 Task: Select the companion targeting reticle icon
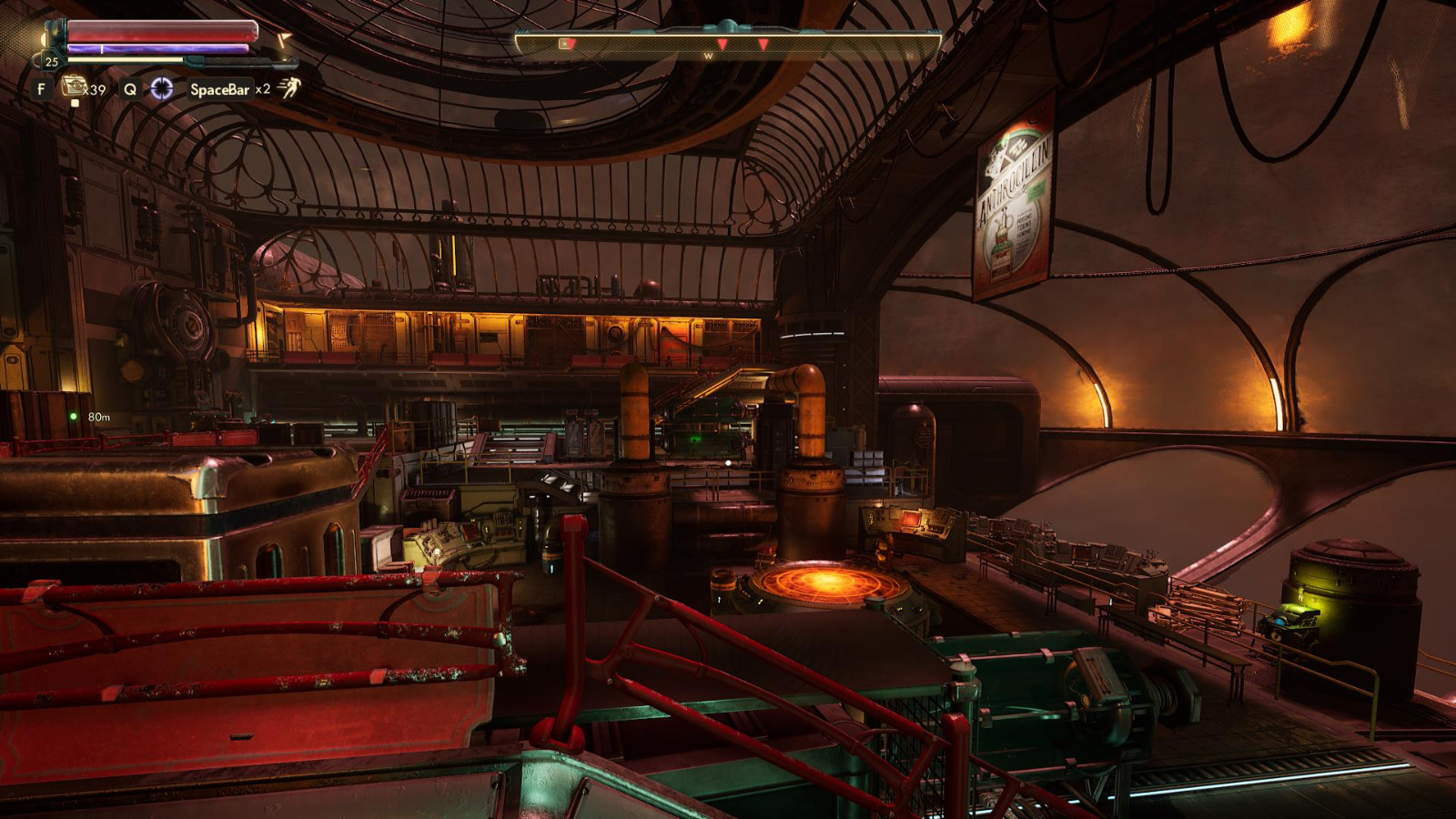pos(163,88)
